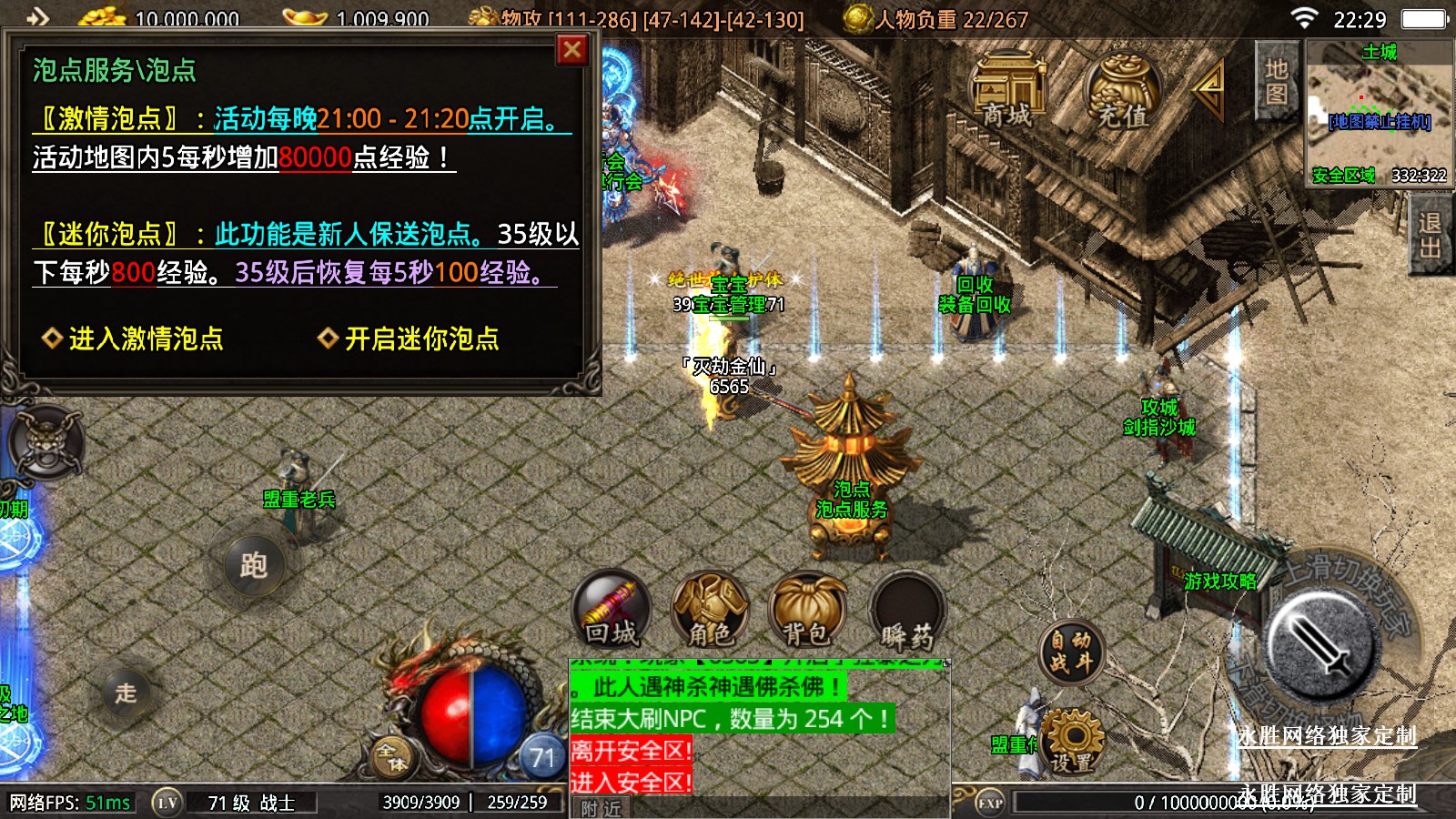Switch to 走 walk mode
This screenshot has height=819, width=1456.
pos(126,693)
